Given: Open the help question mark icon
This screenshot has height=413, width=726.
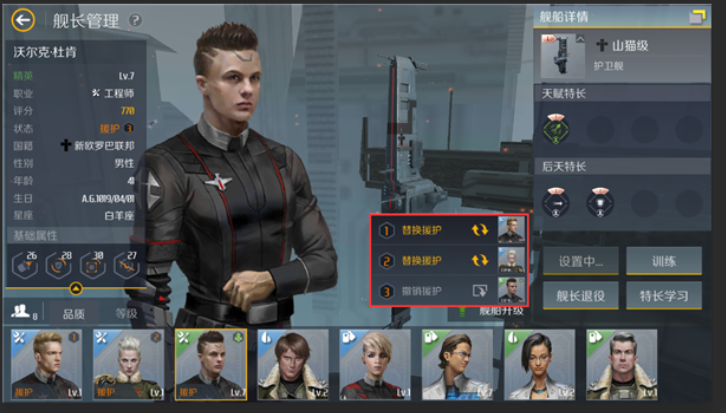Looking at the screenshot, I should (x=136, y=20).
